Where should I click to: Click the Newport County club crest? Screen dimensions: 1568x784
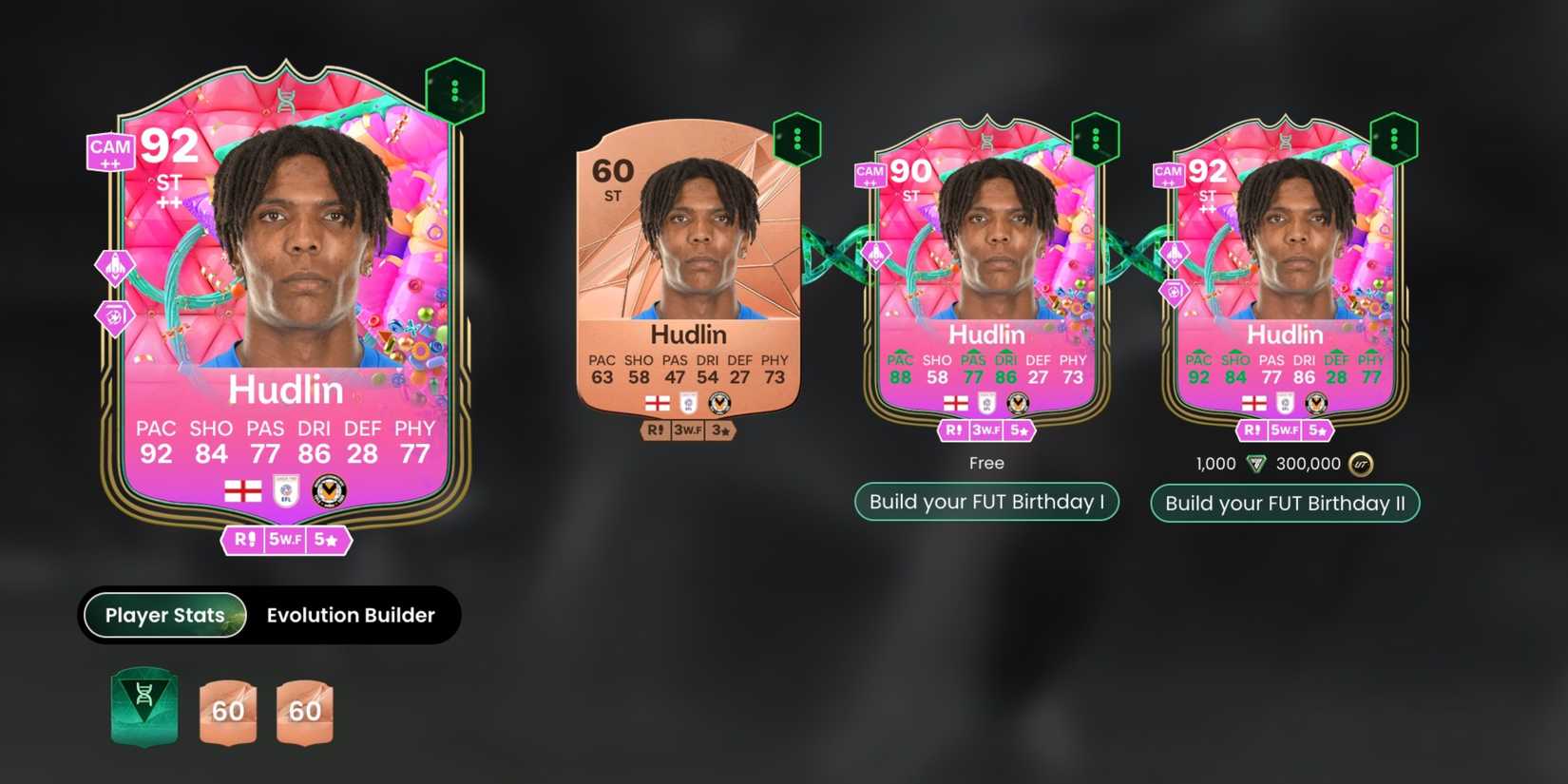click(x=328, y=488)
